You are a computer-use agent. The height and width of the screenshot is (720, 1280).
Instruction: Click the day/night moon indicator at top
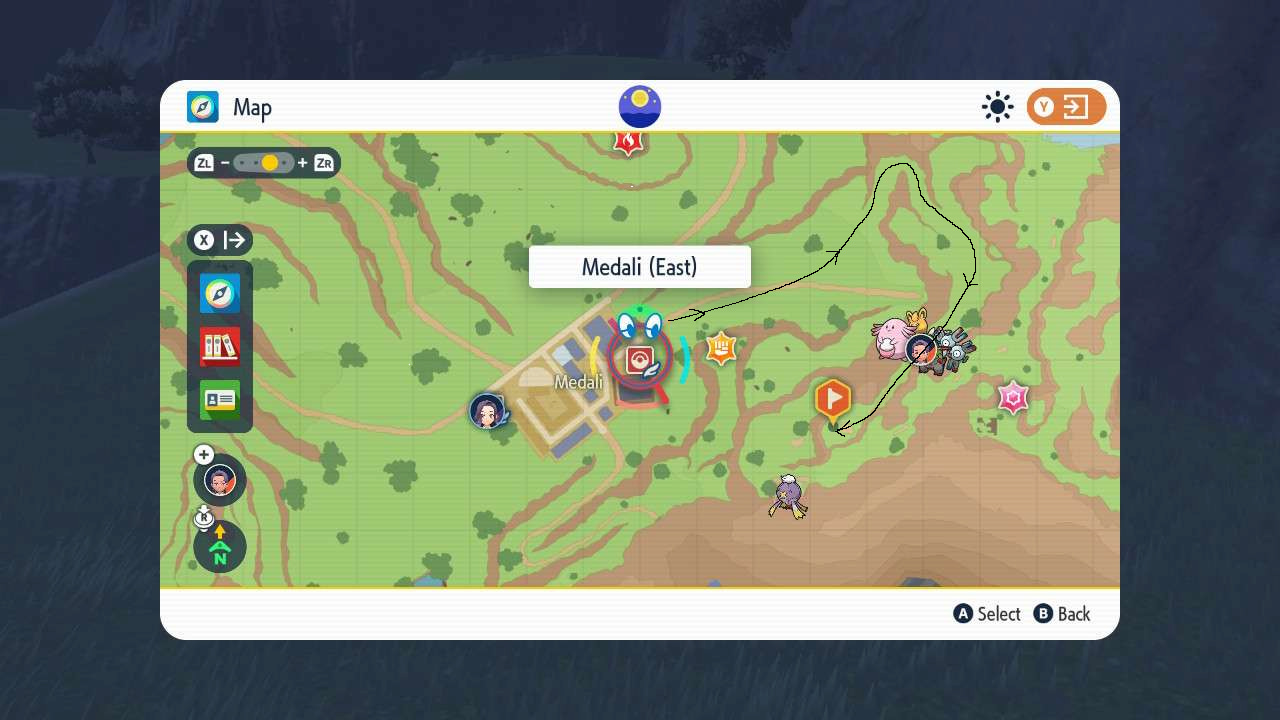[x=639, y=105]
